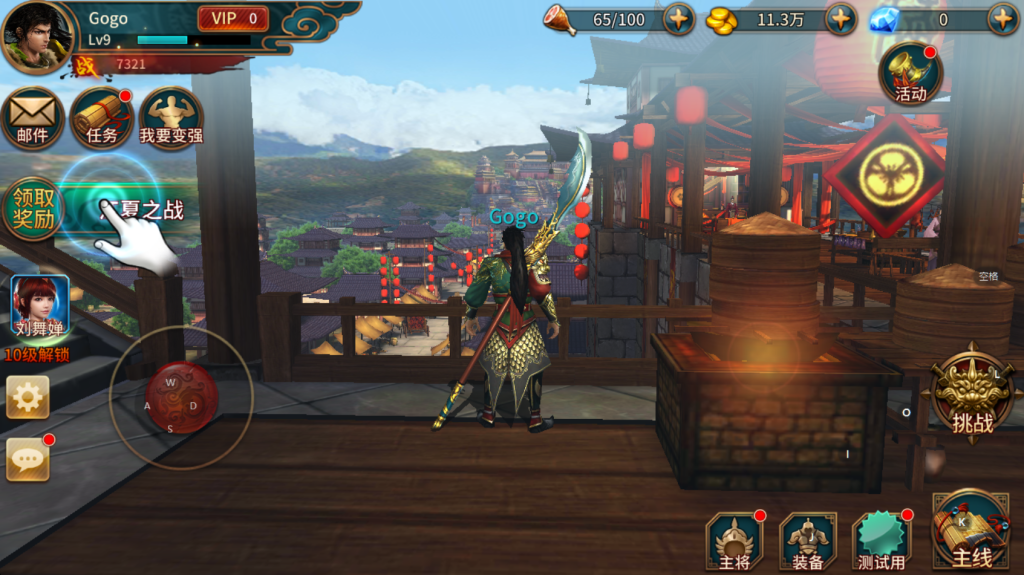Open the 主将 general menu
Viewport: 1024px width, 575px height.
[x=734, y=541]
